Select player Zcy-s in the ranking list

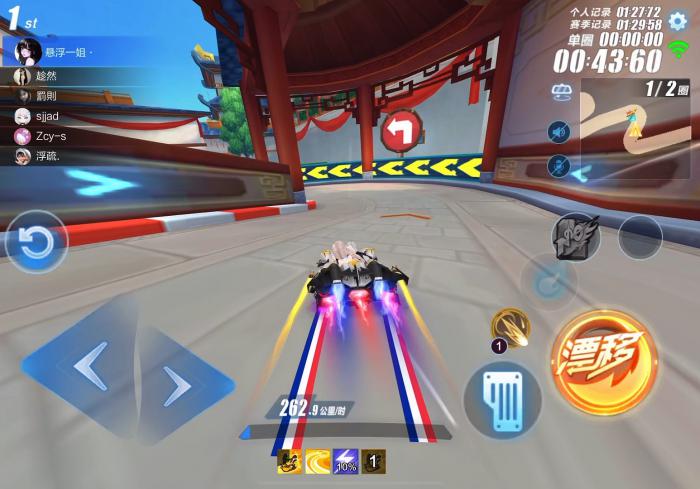[x=50, y=136]
